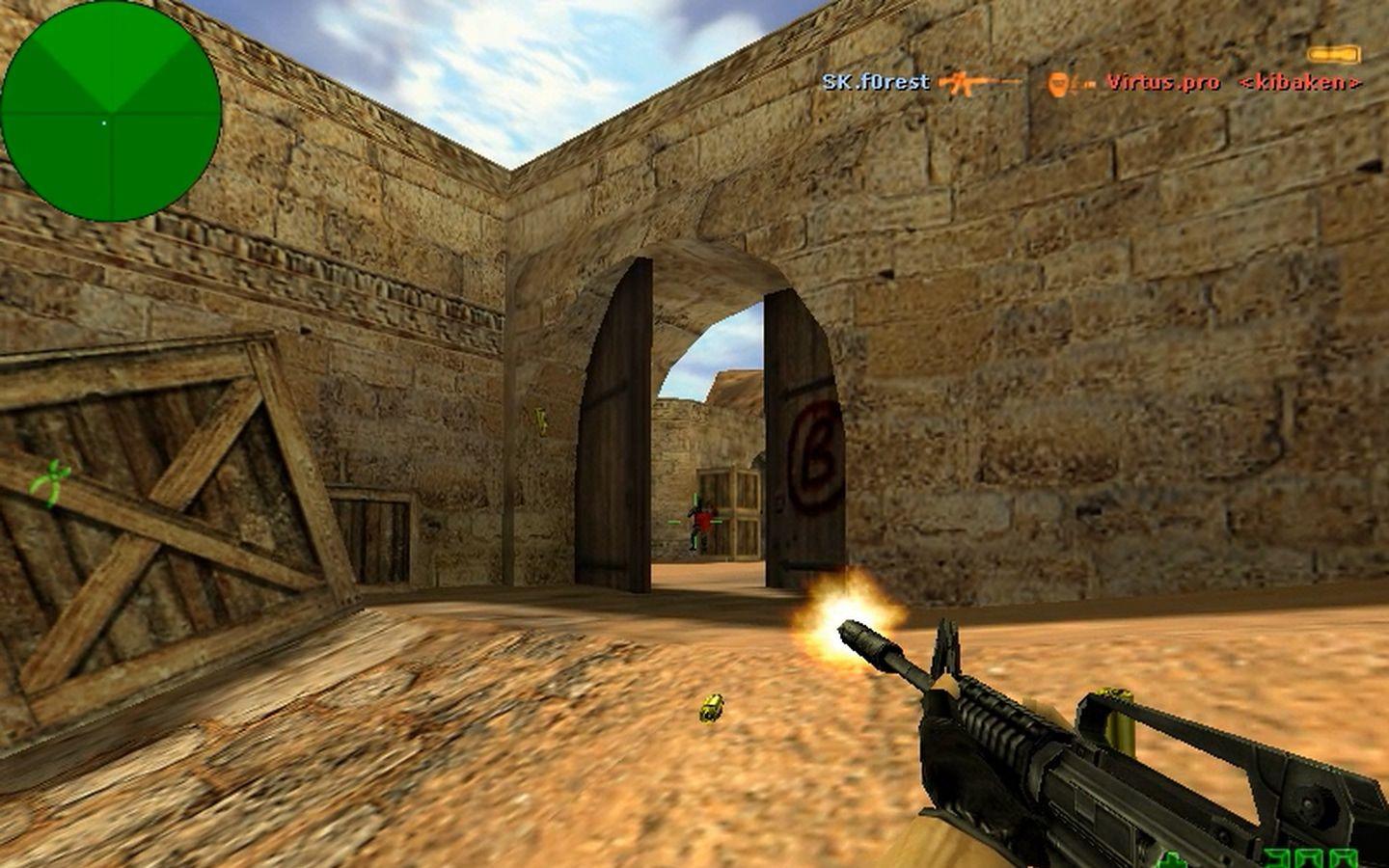Expand the kill feed notification bar
The image size is (1389, 868).
tap(1090, 84)
